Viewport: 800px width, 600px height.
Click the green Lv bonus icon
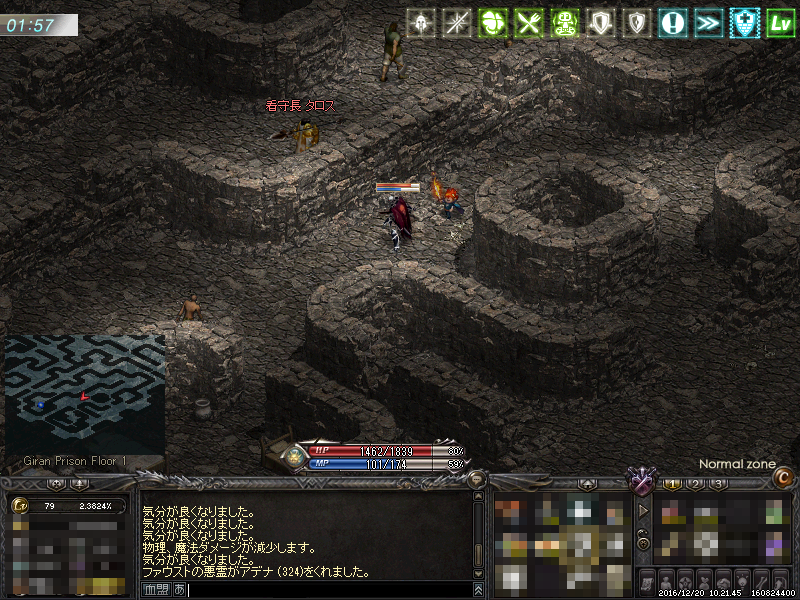[x=777, y=22]
